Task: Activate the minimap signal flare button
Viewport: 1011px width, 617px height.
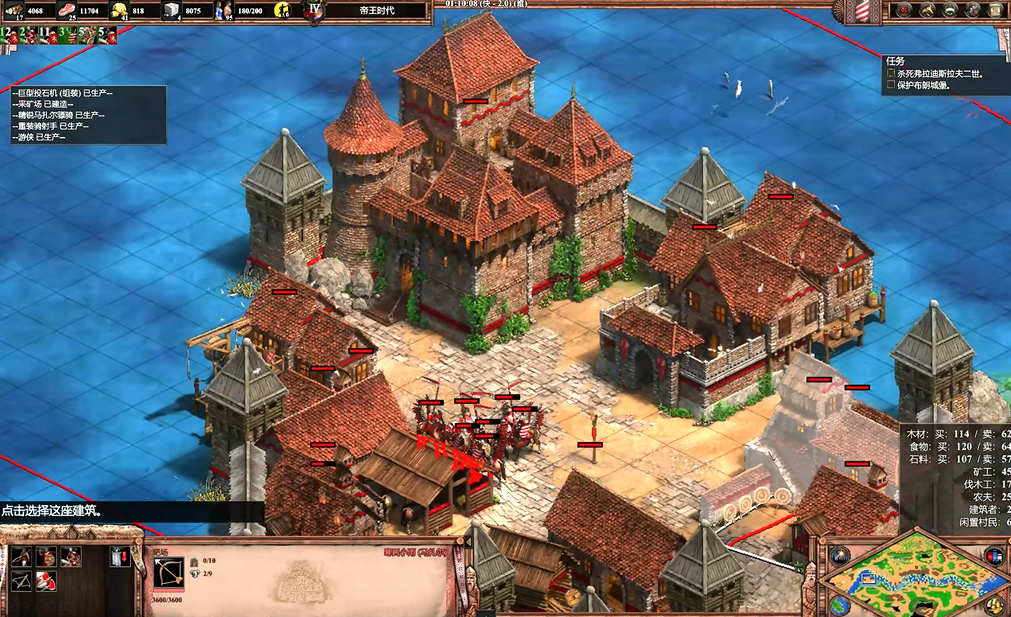Action: coord(839,555)
